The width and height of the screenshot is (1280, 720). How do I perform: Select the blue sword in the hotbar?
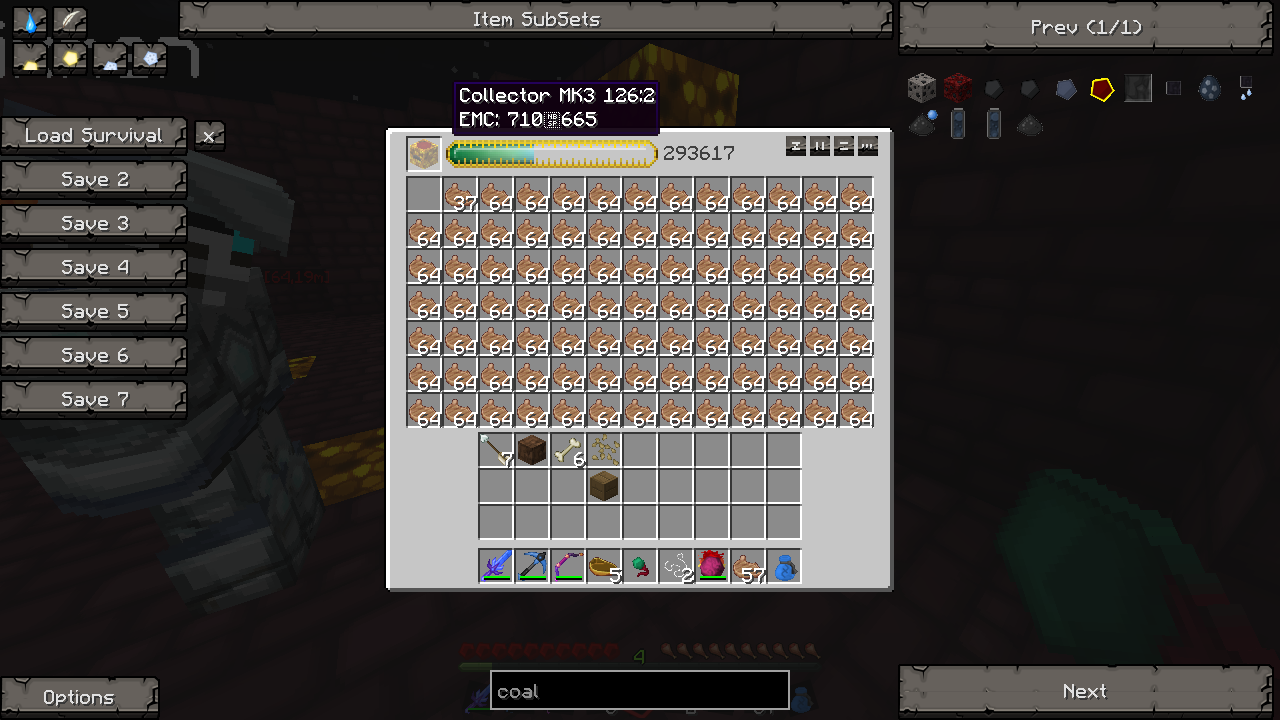(496, 566)
